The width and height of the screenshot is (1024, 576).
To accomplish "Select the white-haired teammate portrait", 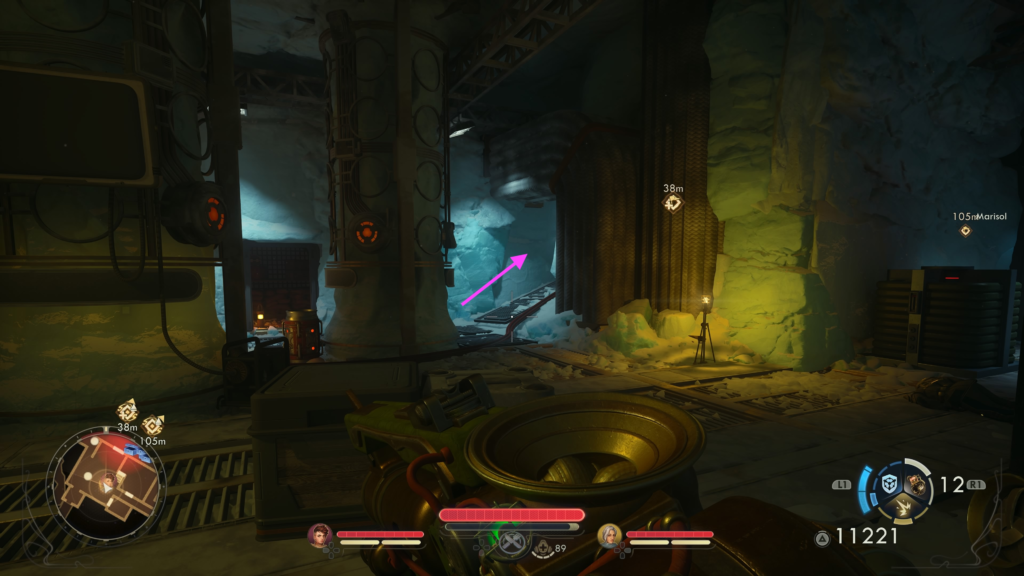I will click(609, 535).
